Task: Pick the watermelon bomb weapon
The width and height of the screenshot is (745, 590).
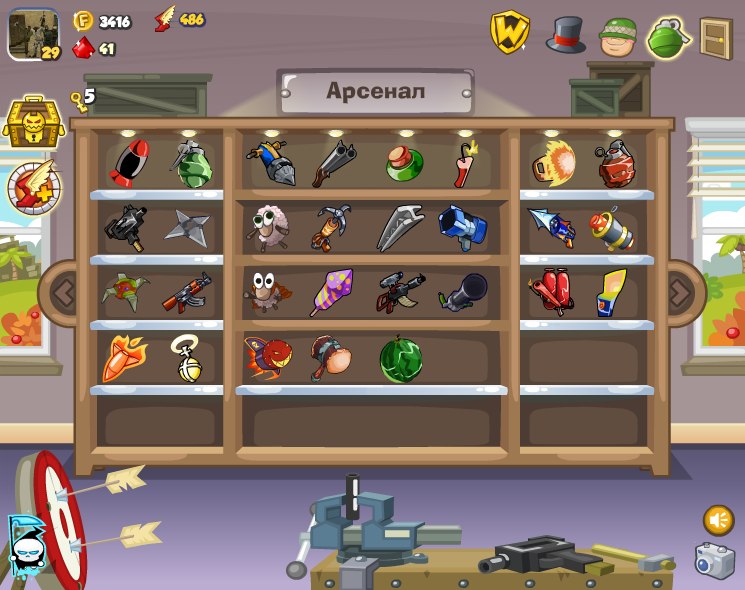Action: [x=401, y=359]
